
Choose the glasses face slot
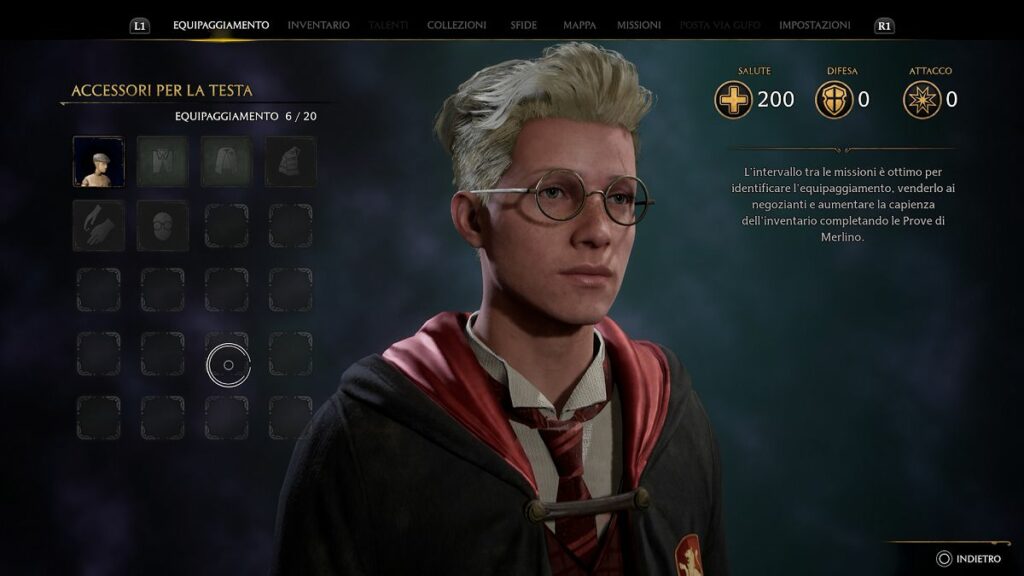(x=163, y=225)
